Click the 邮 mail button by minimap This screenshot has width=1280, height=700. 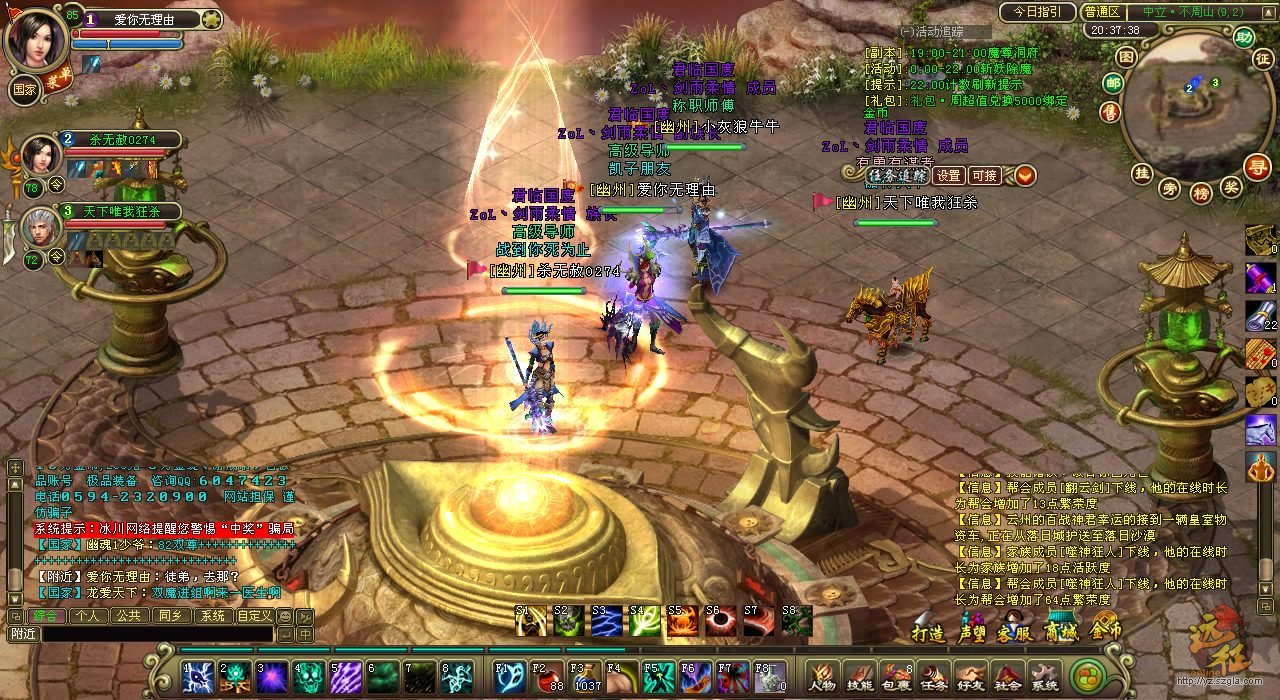click(1113, 83)
